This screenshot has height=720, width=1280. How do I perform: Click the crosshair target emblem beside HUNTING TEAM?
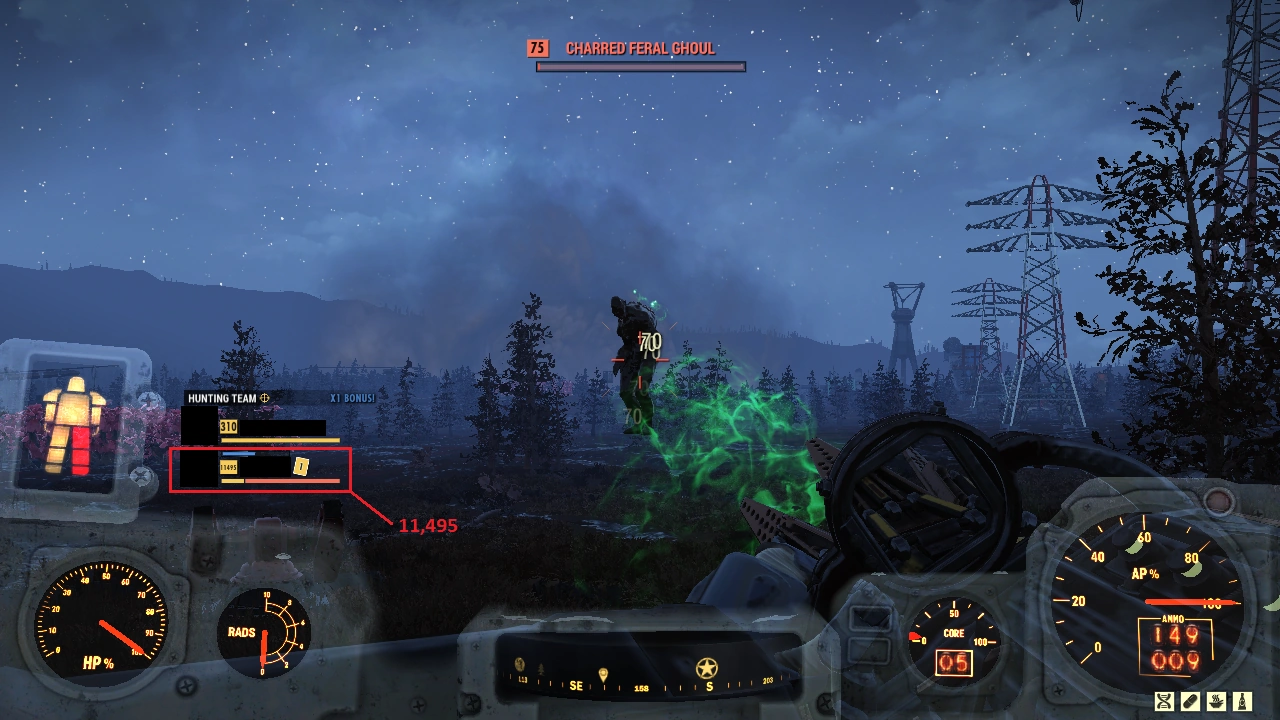[265, 397]
